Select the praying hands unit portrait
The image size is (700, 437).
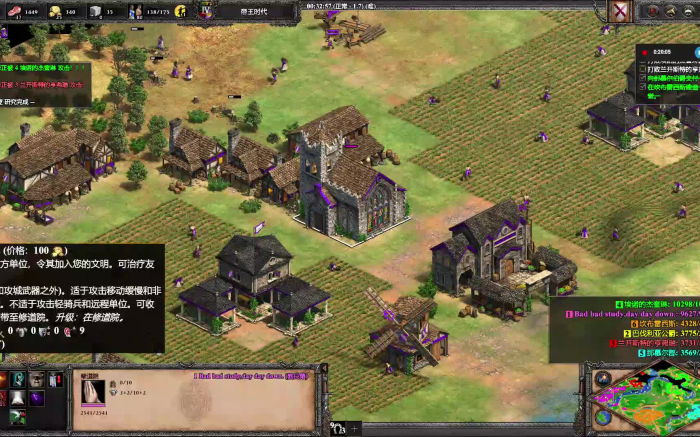tap(92, 393)
